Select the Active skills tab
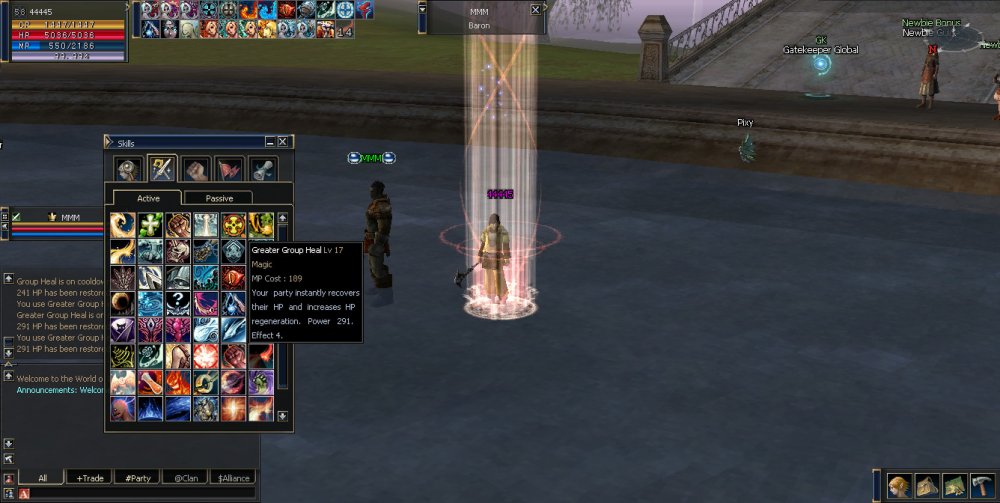The image size is (1000, 503). pos(147,198)
